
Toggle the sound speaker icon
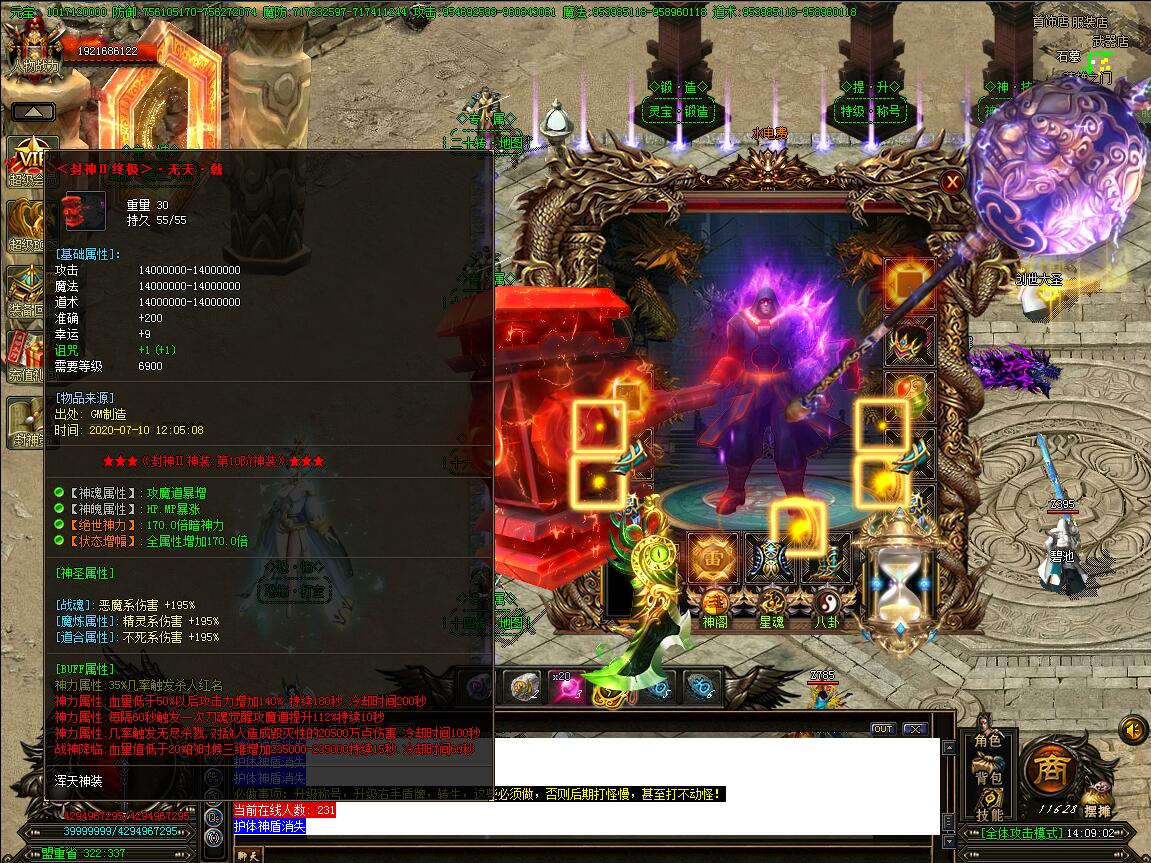tap(1133, 729)
